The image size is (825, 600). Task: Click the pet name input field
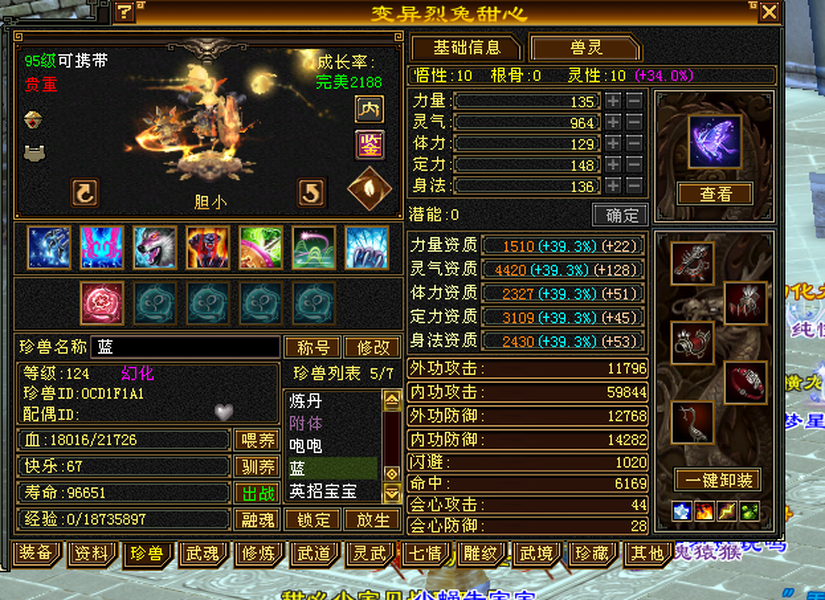coord(185,347)
